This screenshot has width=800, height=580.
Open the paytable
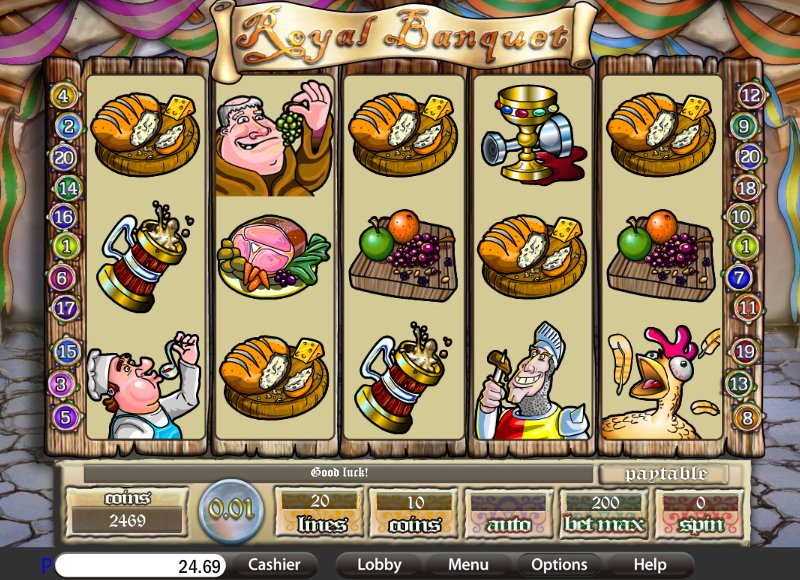(x=666, y=474)
